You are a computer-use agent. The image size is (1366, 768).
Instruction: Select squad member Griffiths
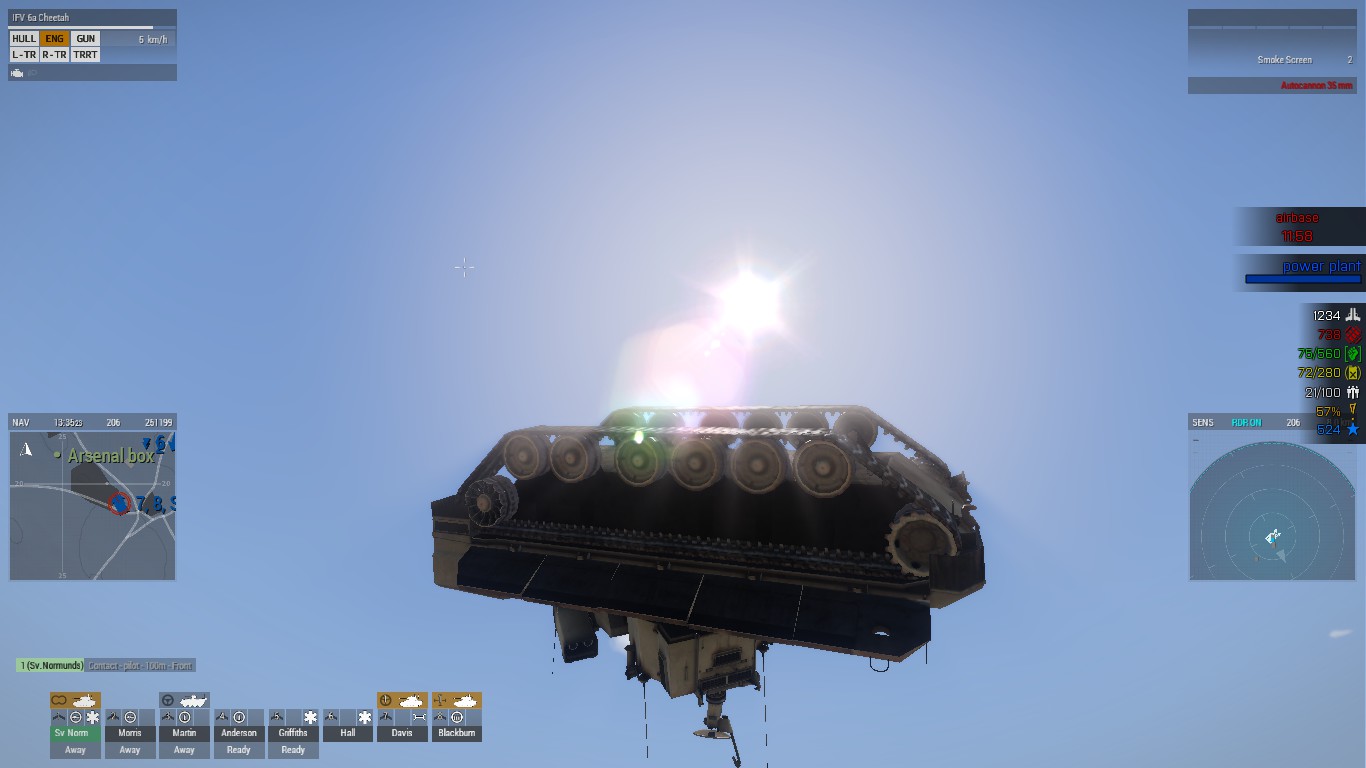point(293,732)
